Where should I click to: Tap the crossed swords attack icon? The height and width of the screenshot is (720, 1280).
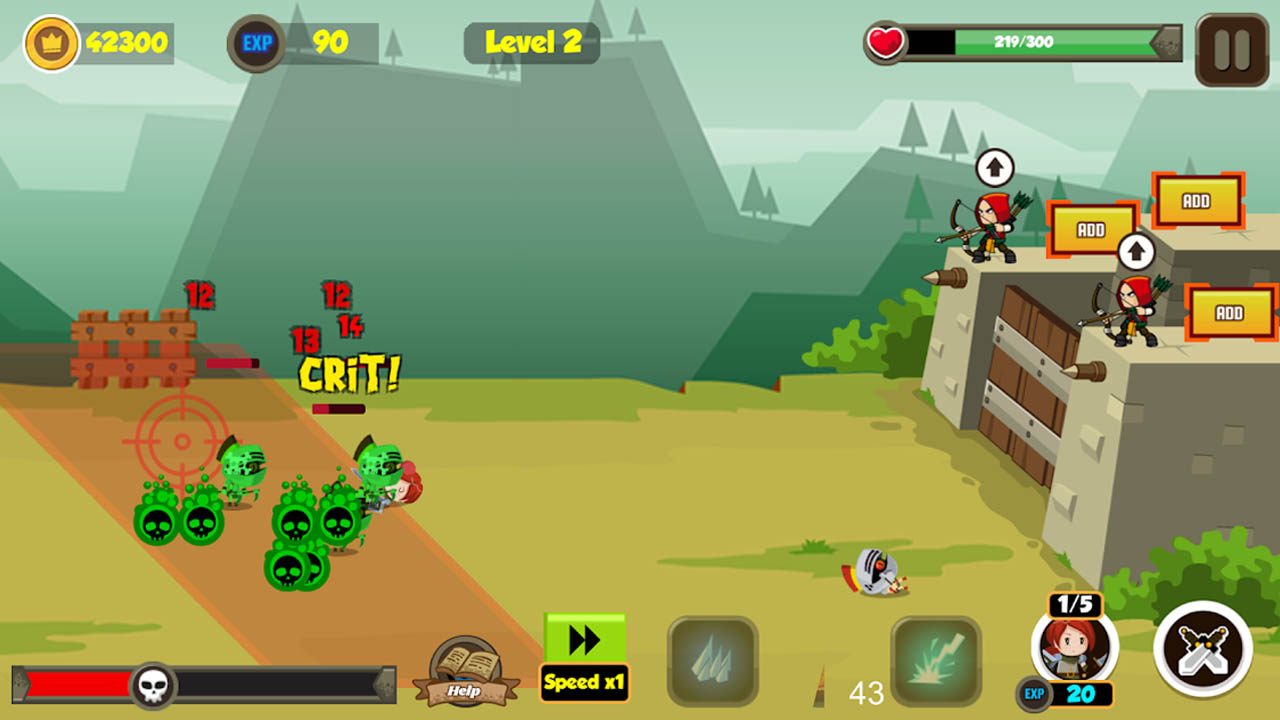1202,647
